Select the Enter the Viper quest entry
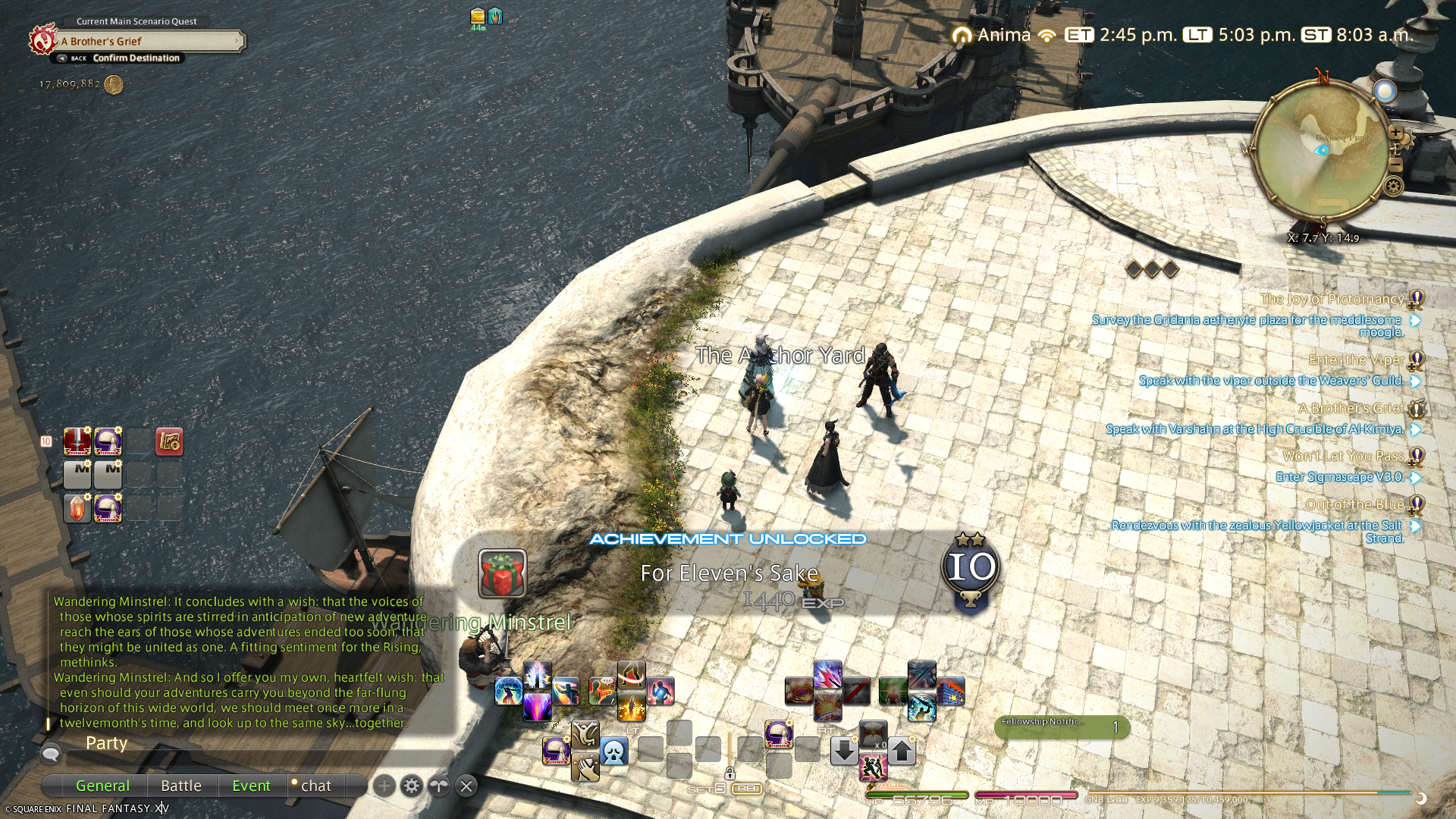The image size is (1456, 819). (1356, 359)
